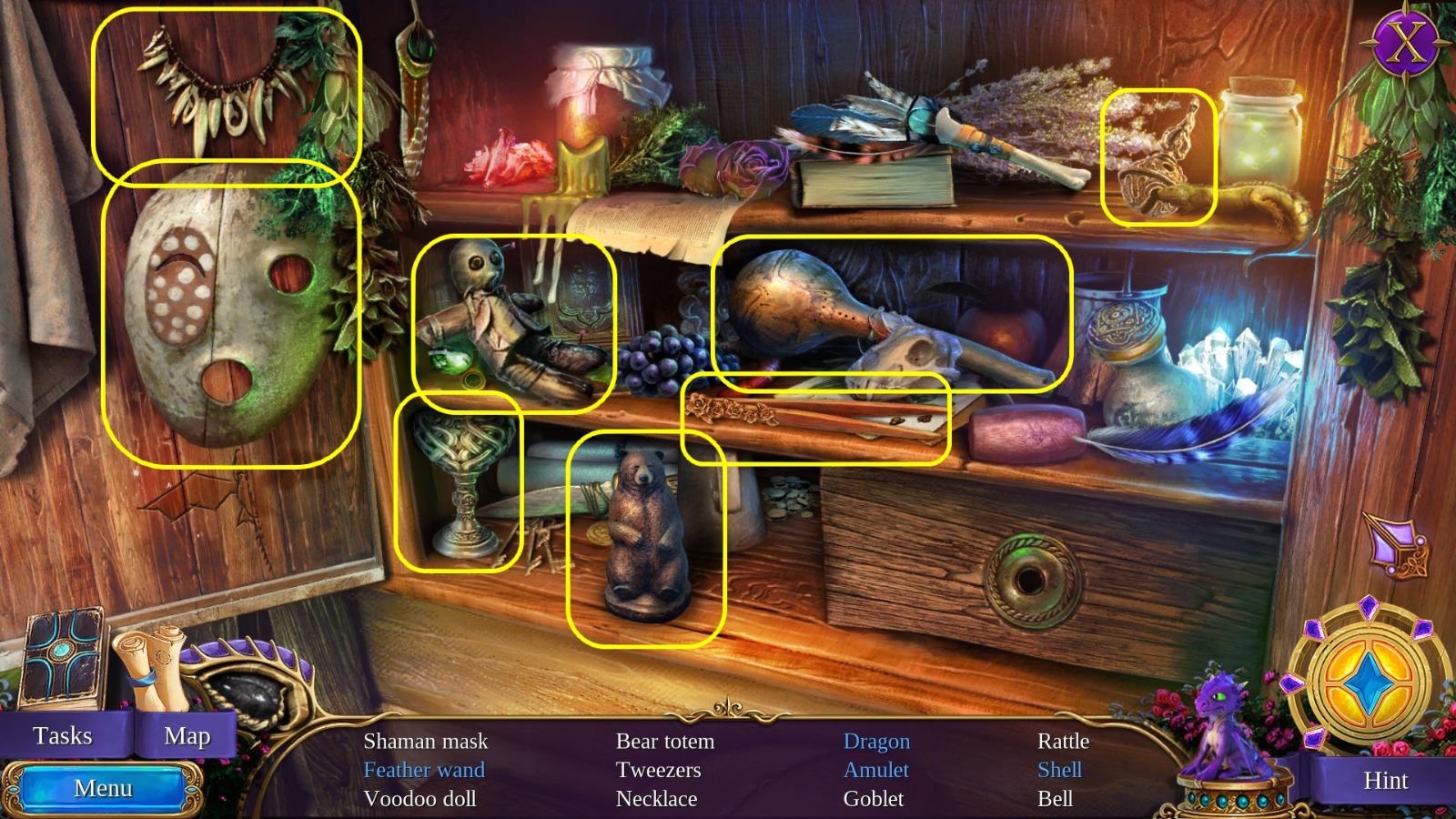Click 'Feather wand' in the word list
Screen dimensions: 1456x819
423,770
